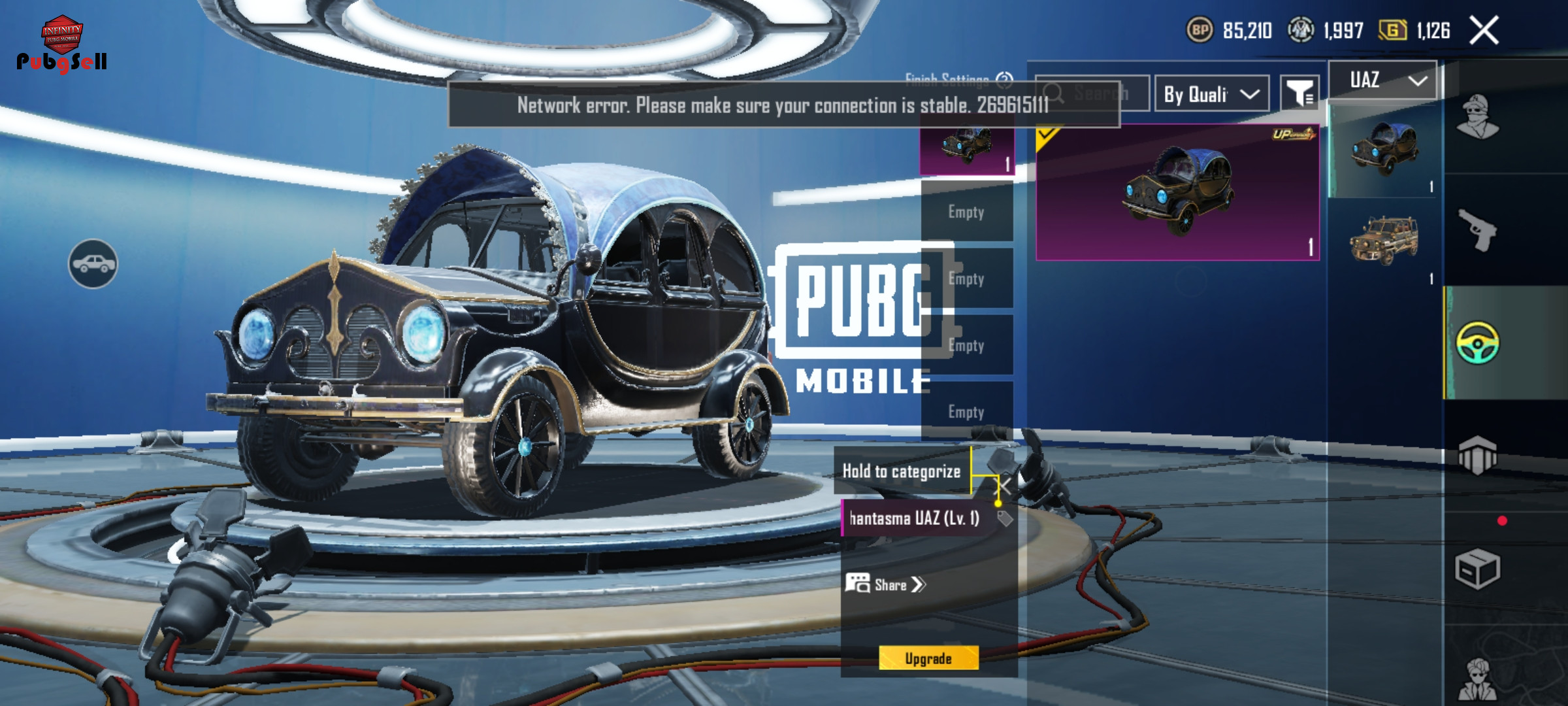Open the parachute category tab
The width and height of the screenshot is (1568, 706).
pyautogui.click(x=1478, y=456)
